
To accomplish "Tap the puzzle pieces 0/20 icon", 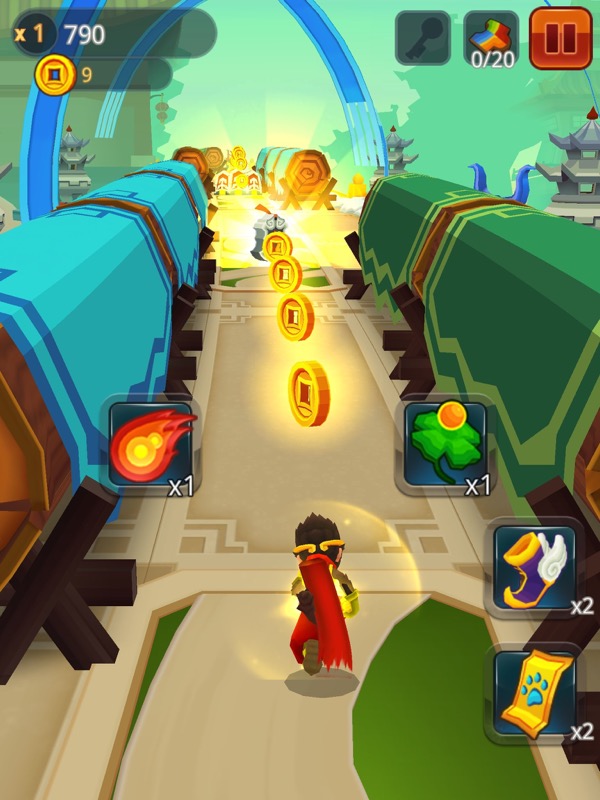I will [x=492, y=40].
